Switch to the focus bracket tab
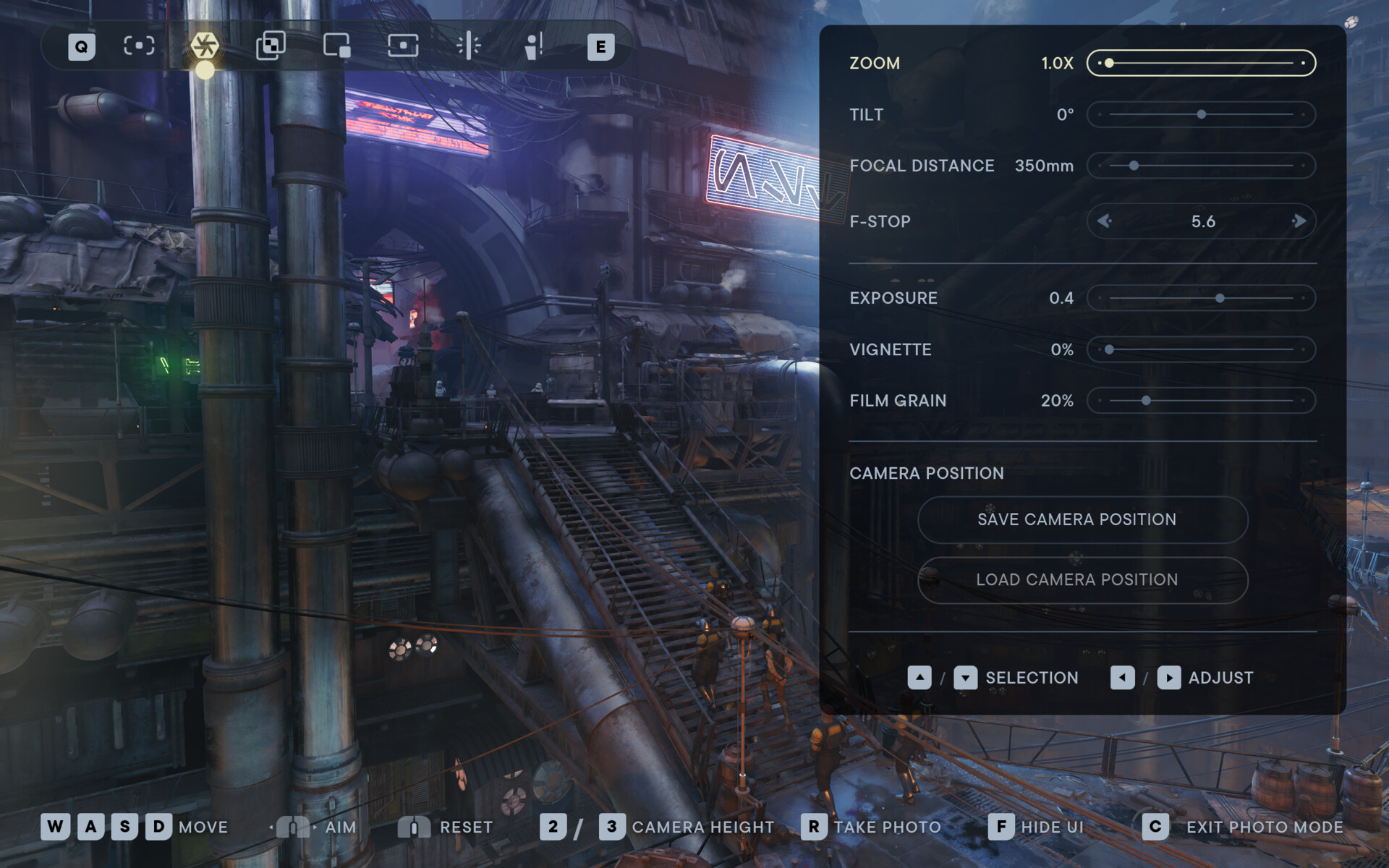Image resolution: width=1389 pixels, height=868 pixels. 139,46
